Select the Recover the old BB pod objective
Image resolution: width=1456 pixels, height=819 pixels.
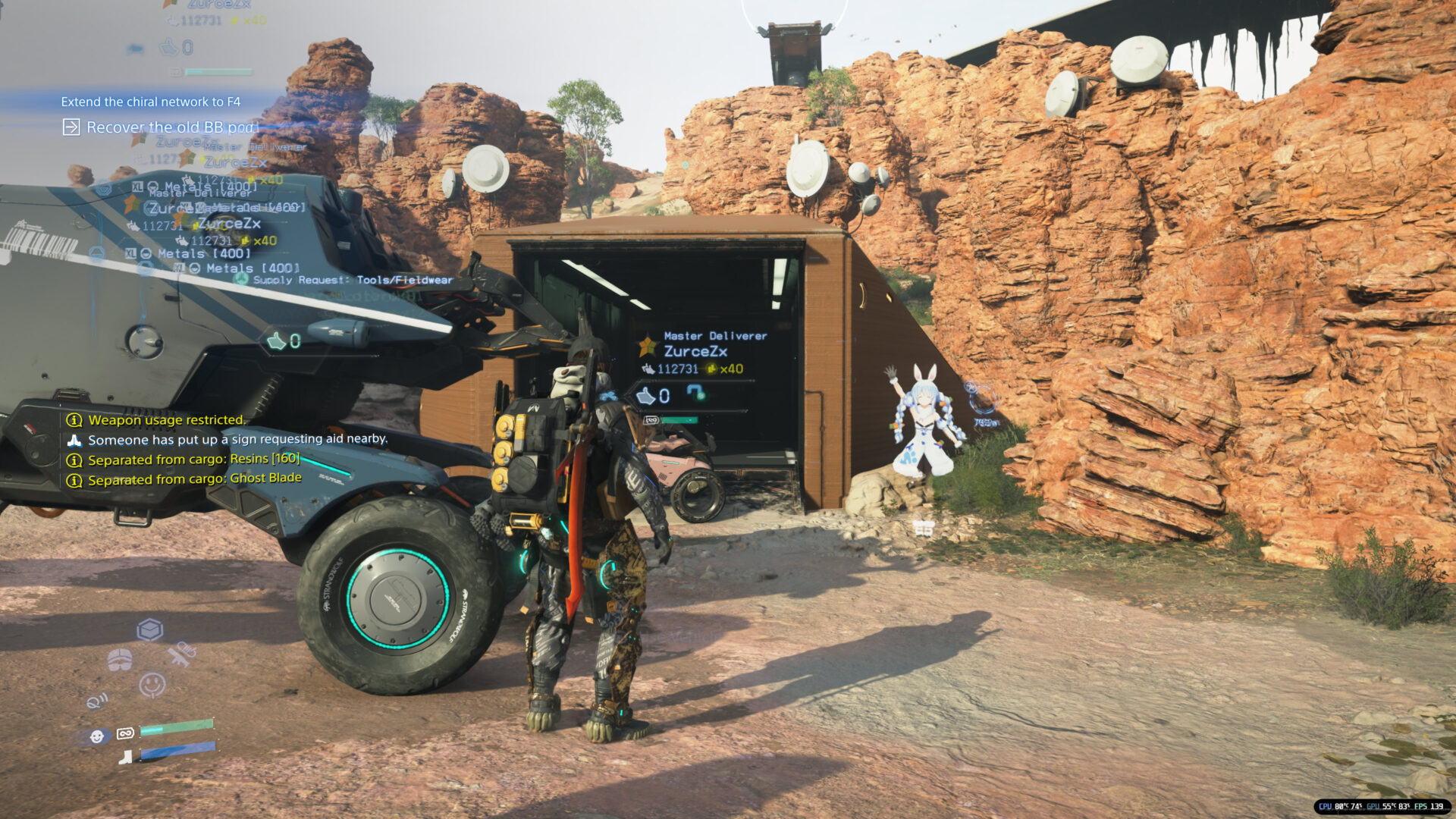tap(172, 127)
